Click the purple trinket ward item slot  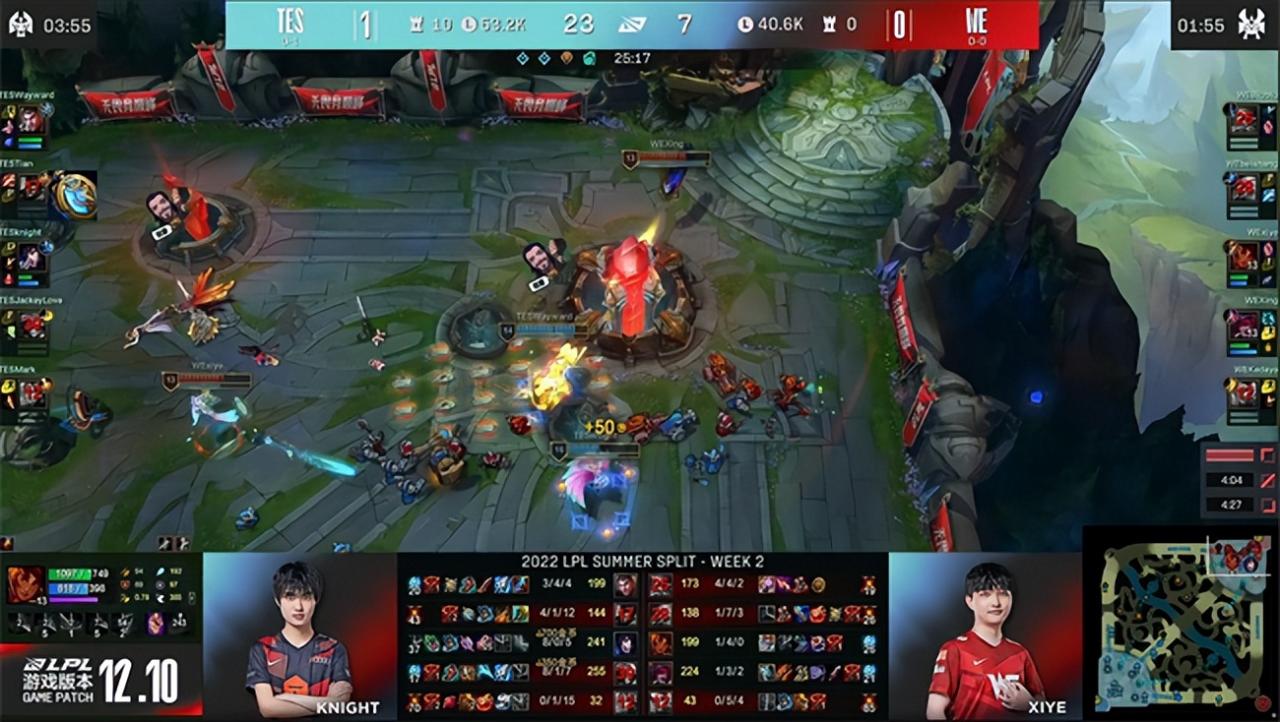155,624
